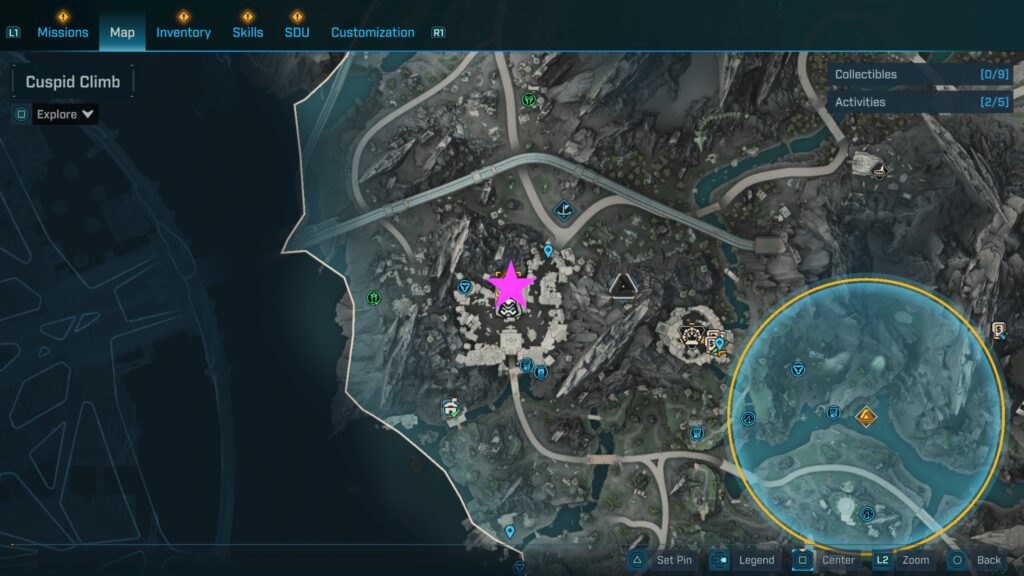The image size is (1024, 576).
Task: Select the orange diamond marker in the circled zone
Action: pos(866,414)
